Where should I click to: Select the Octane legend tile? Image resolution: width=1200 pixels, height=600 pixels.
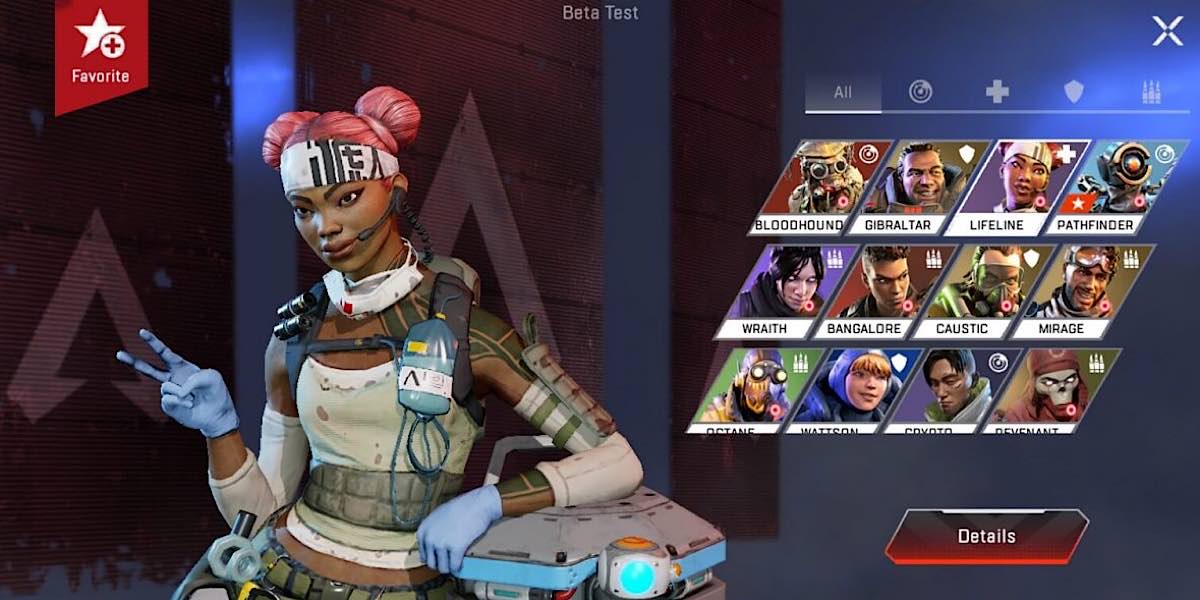[757, 388]
